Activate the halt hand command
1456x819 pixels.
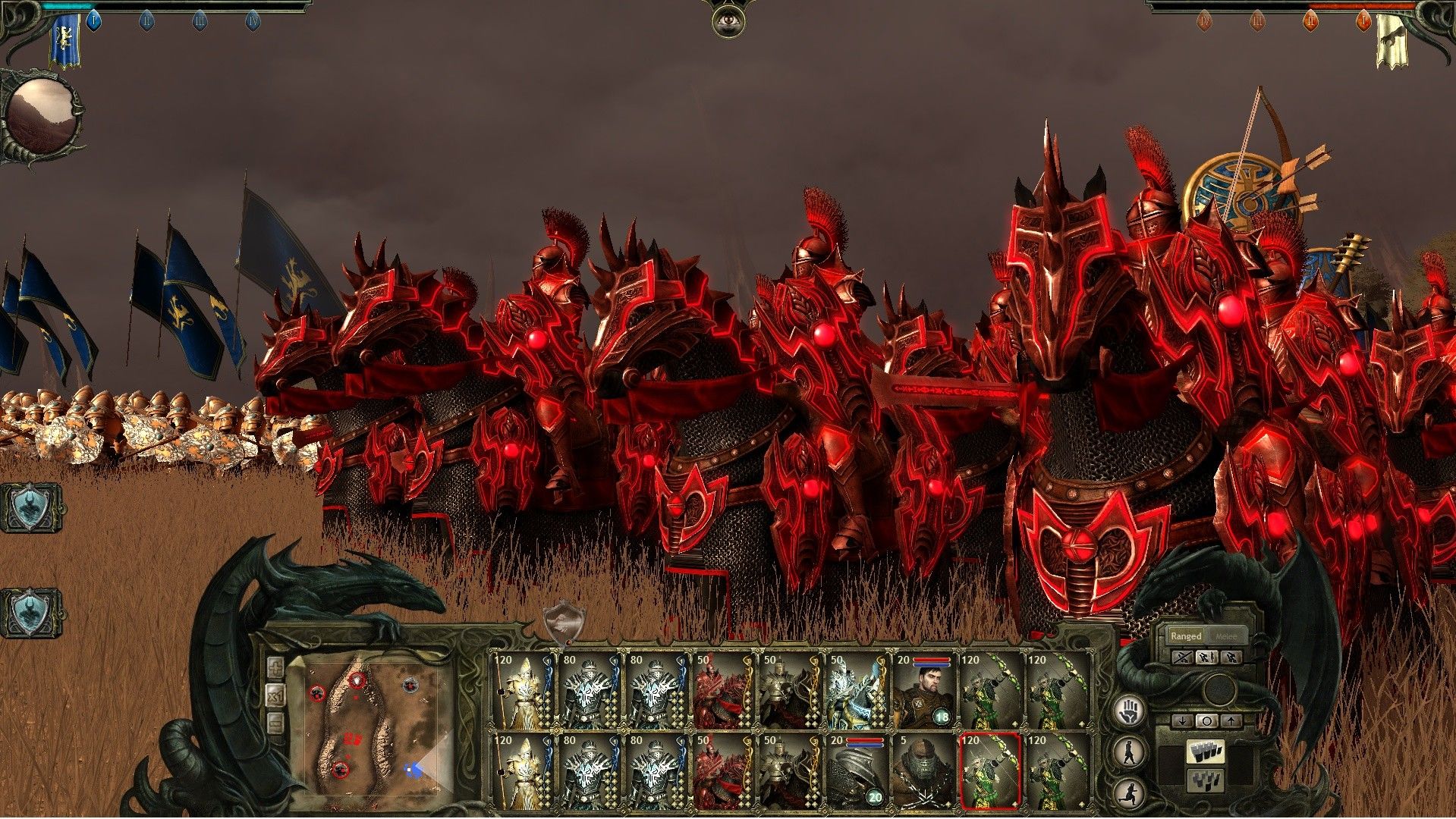point(1131,711)
